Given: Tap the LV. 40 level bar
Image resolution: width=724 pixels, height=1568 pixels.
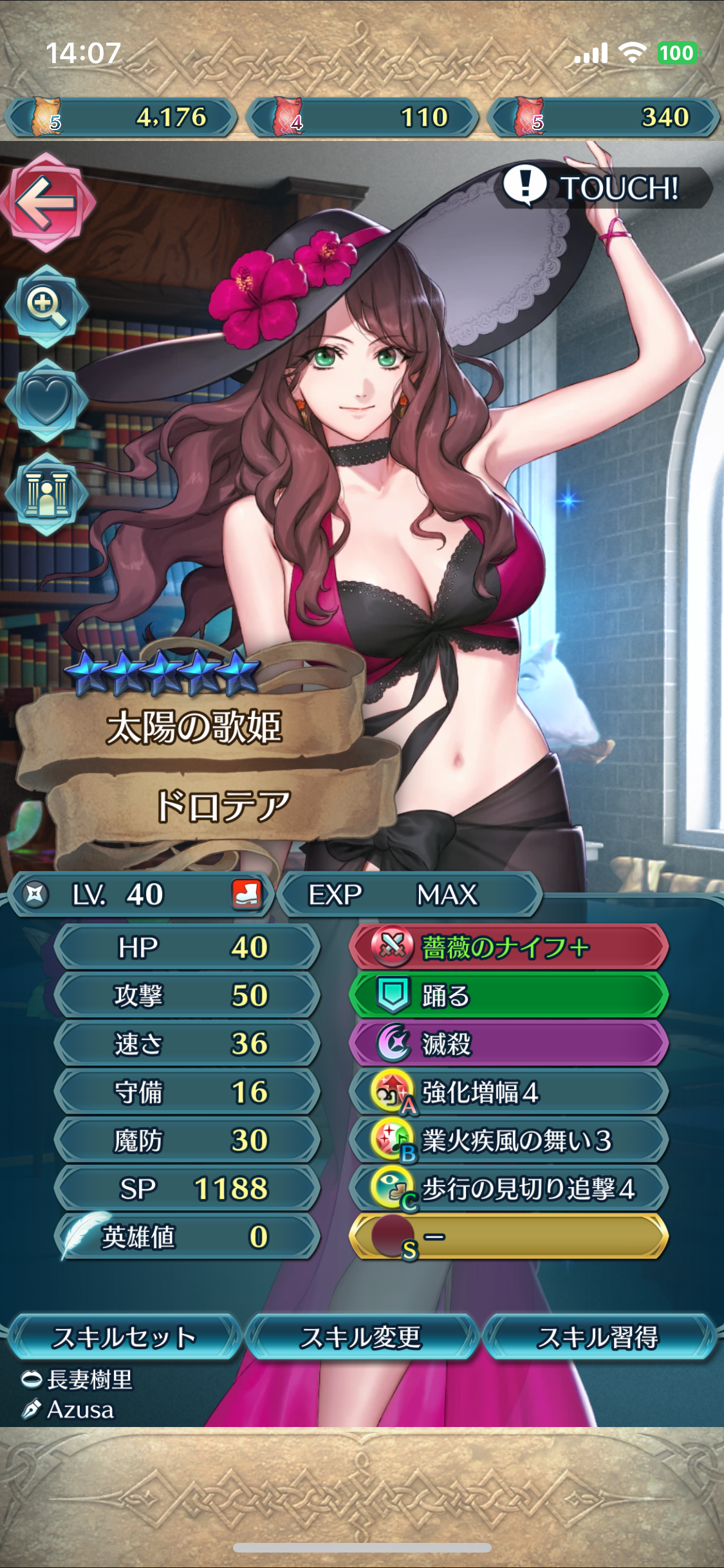Looking at the screenshot, I should pyautogui.click(x=142, y=894).
